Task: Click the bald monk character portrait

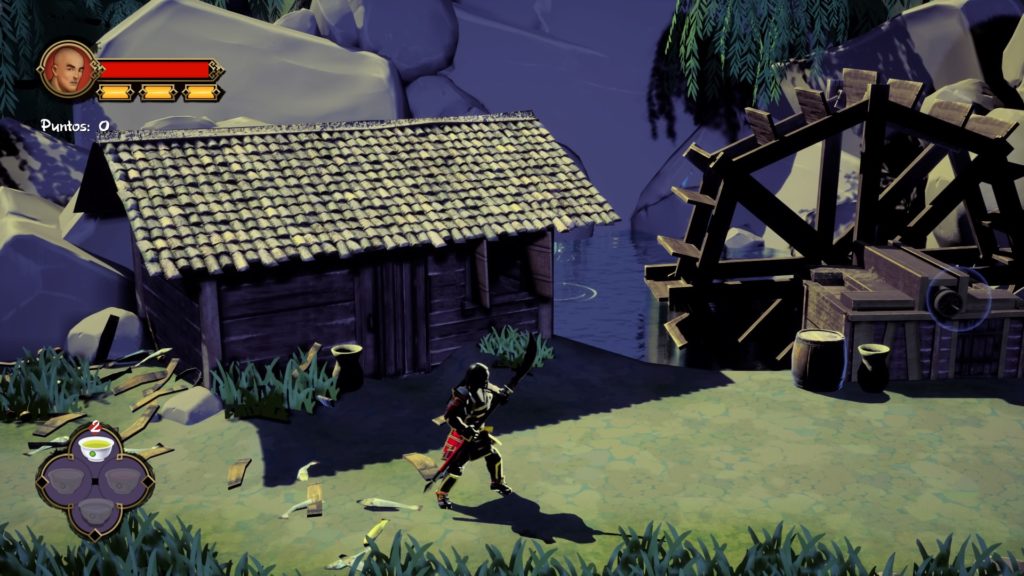Action: [x=66, y=69]
